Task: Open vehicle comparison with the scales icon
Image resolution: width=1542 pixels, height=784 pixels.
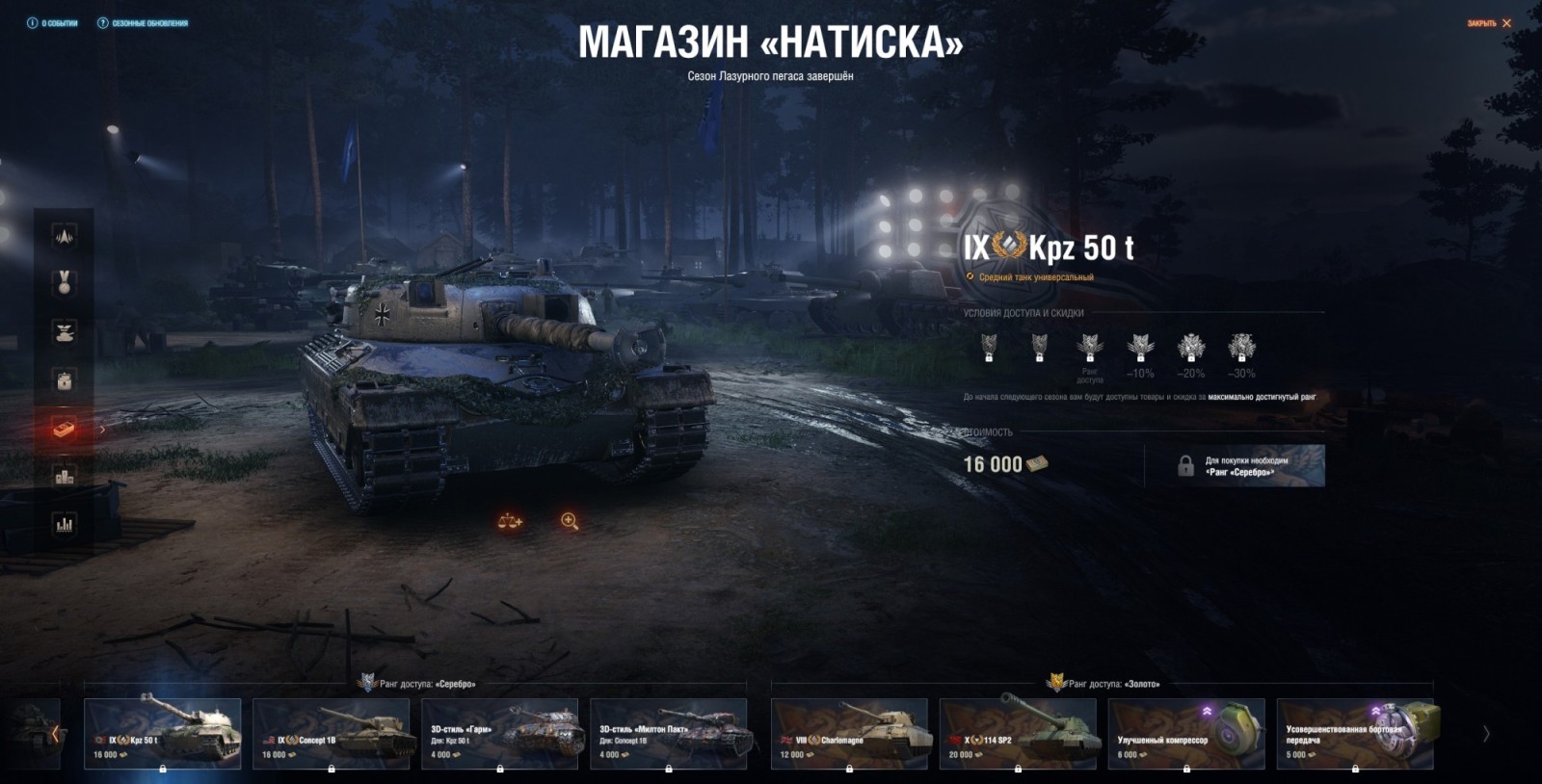Action: (509, 521)
